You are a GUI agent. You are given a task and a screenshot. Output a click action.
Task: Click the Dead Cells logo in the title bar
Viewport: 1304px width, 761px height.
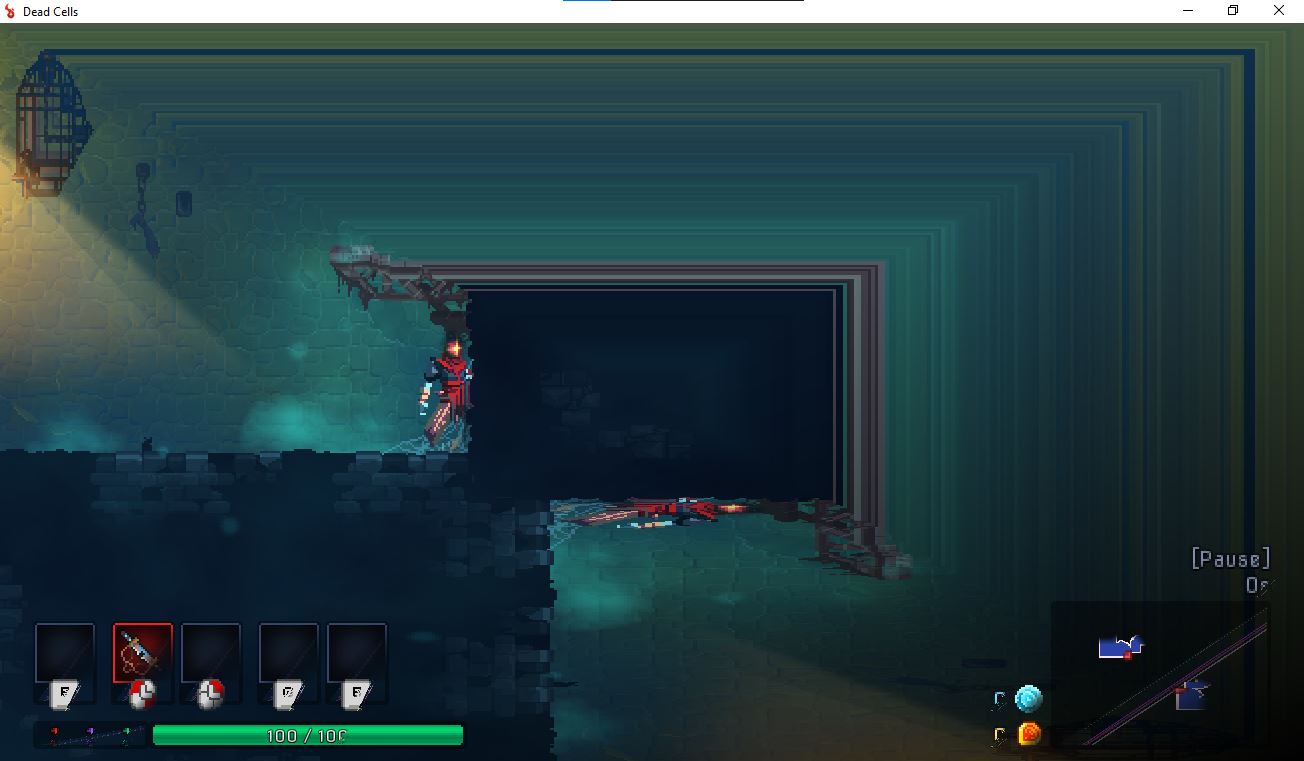click(x=11, y=11)
